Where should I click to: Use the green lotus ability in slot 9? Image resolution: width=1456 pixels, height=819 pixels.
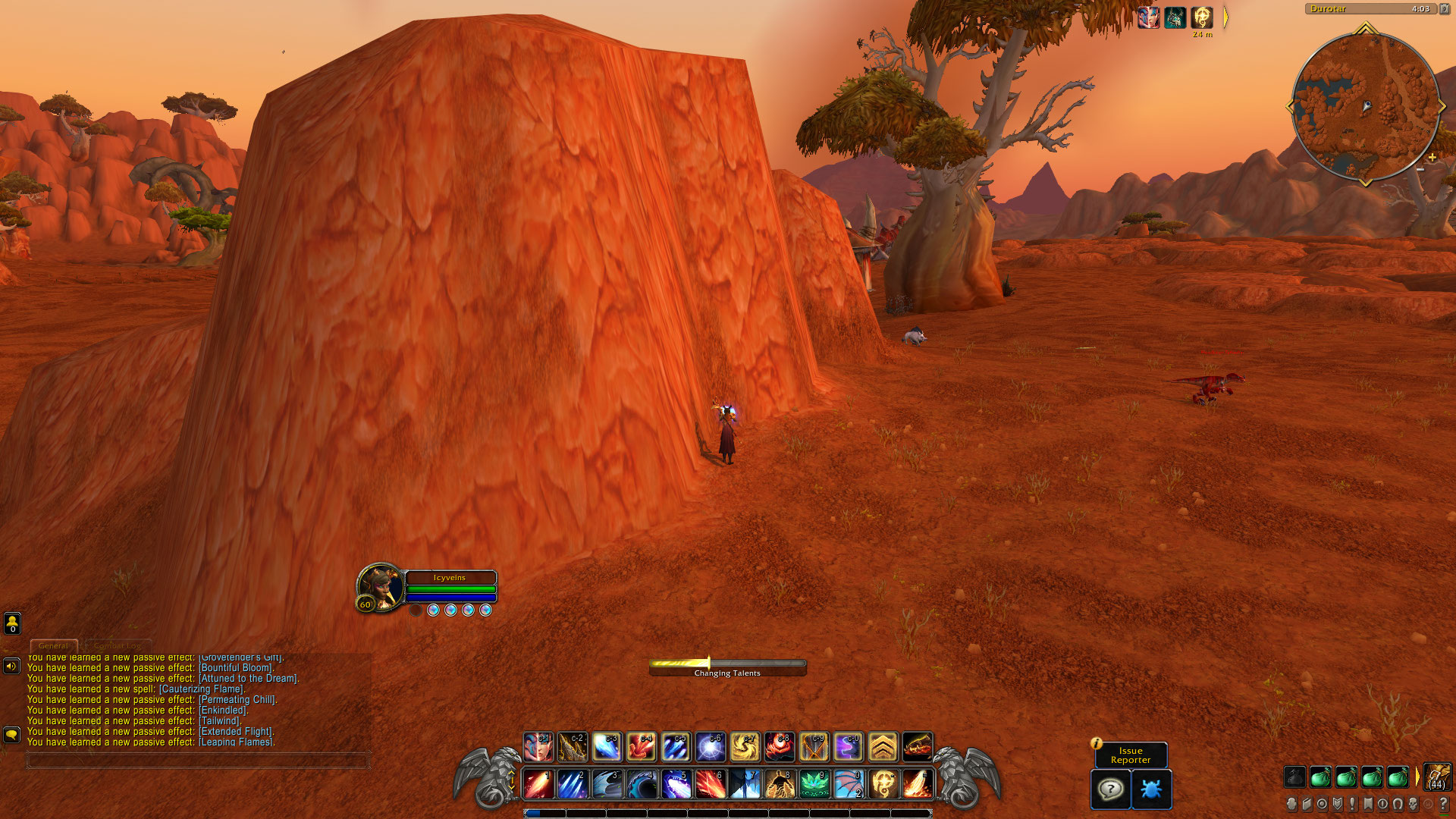(814, 784)
